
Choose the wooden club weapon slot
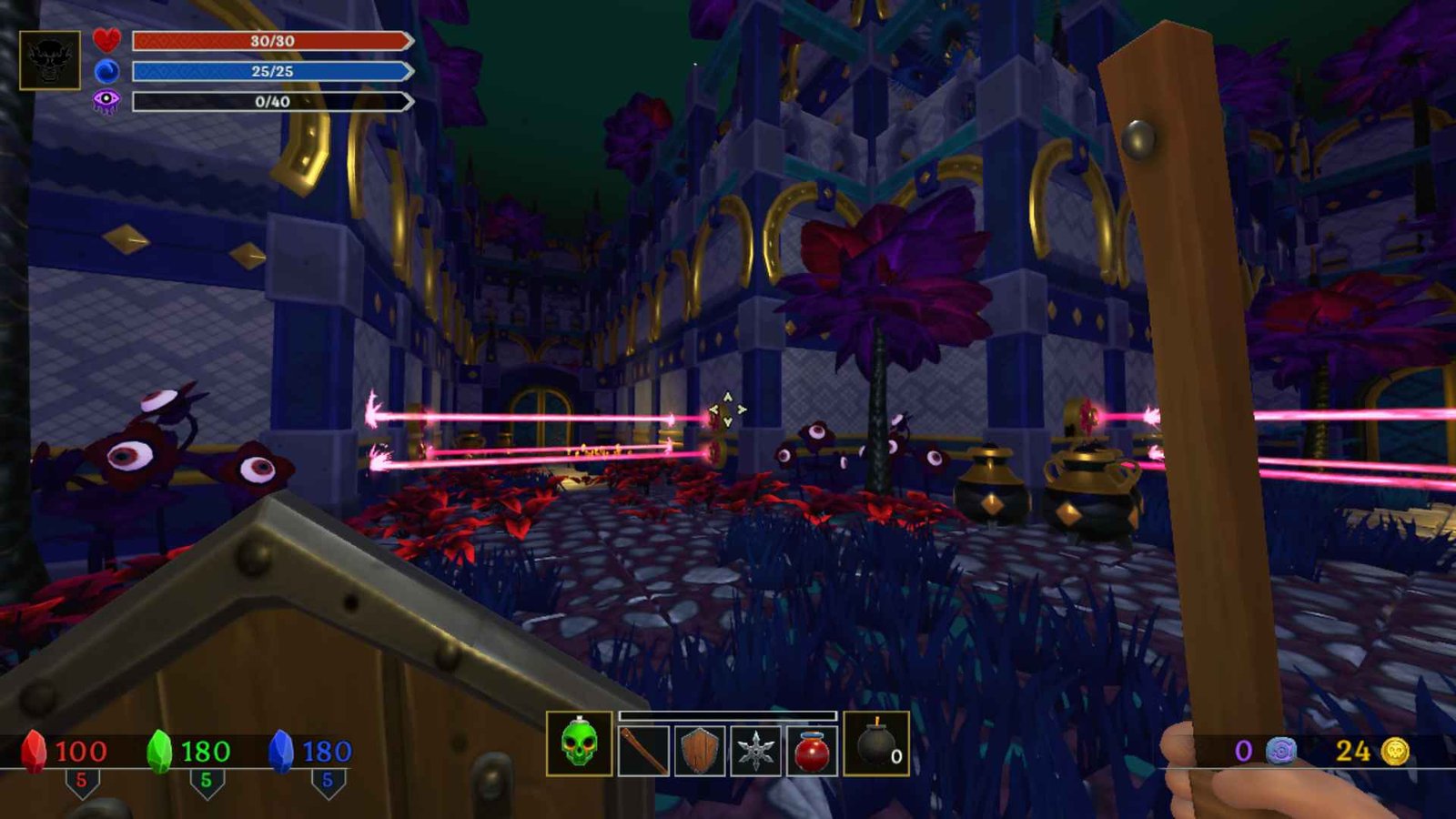(643, 751)
